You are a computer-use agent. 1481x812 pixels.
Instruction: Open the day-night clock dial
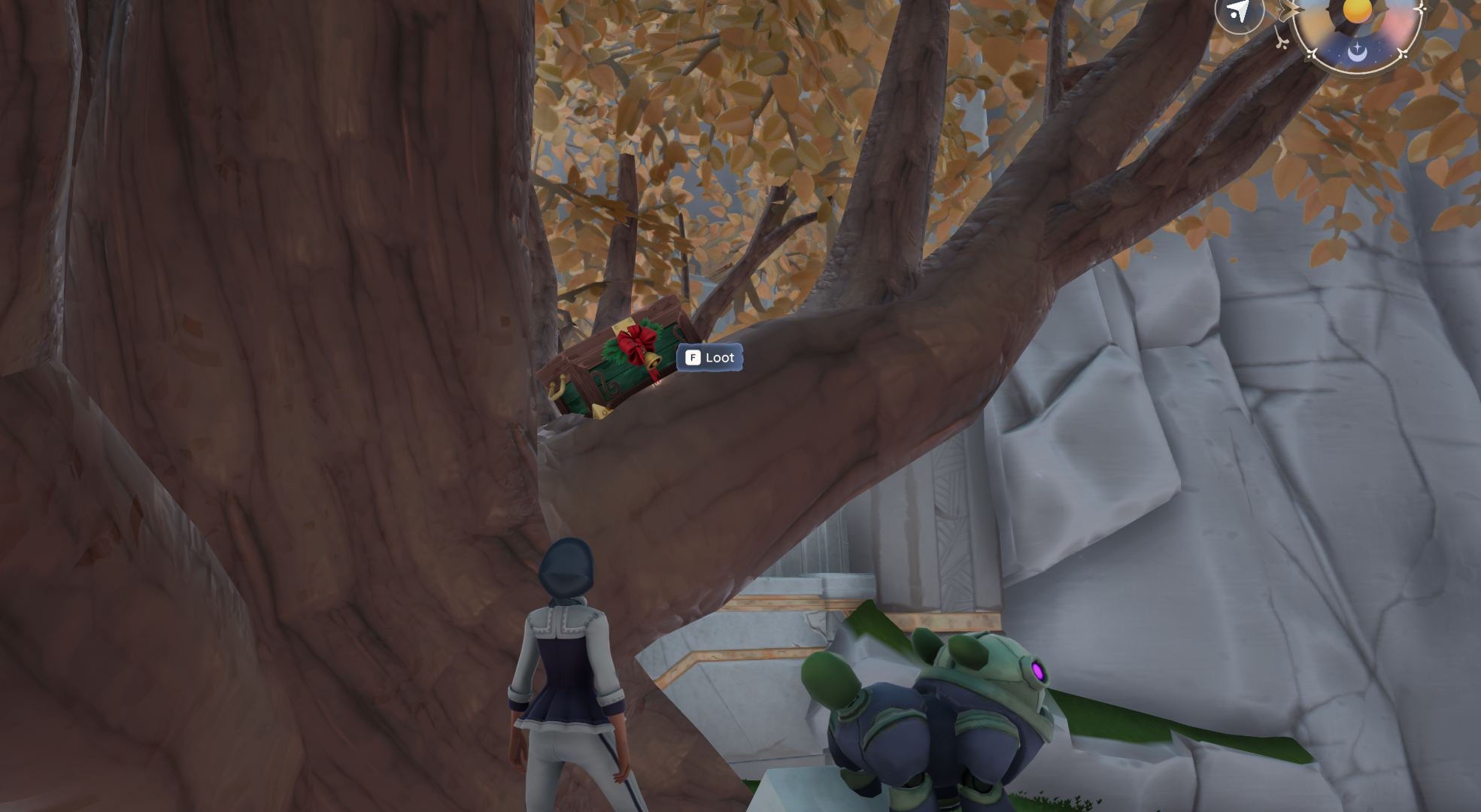coord(1357,29)
